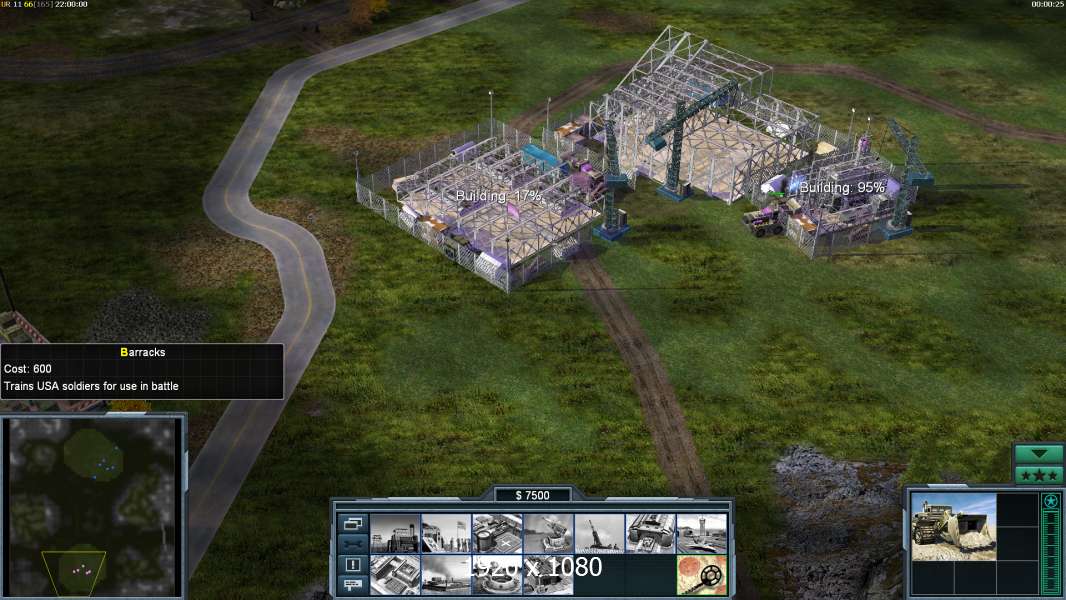1066x600 pixels.
Task: Open the chat message button
Action: (x=352, y=586)
